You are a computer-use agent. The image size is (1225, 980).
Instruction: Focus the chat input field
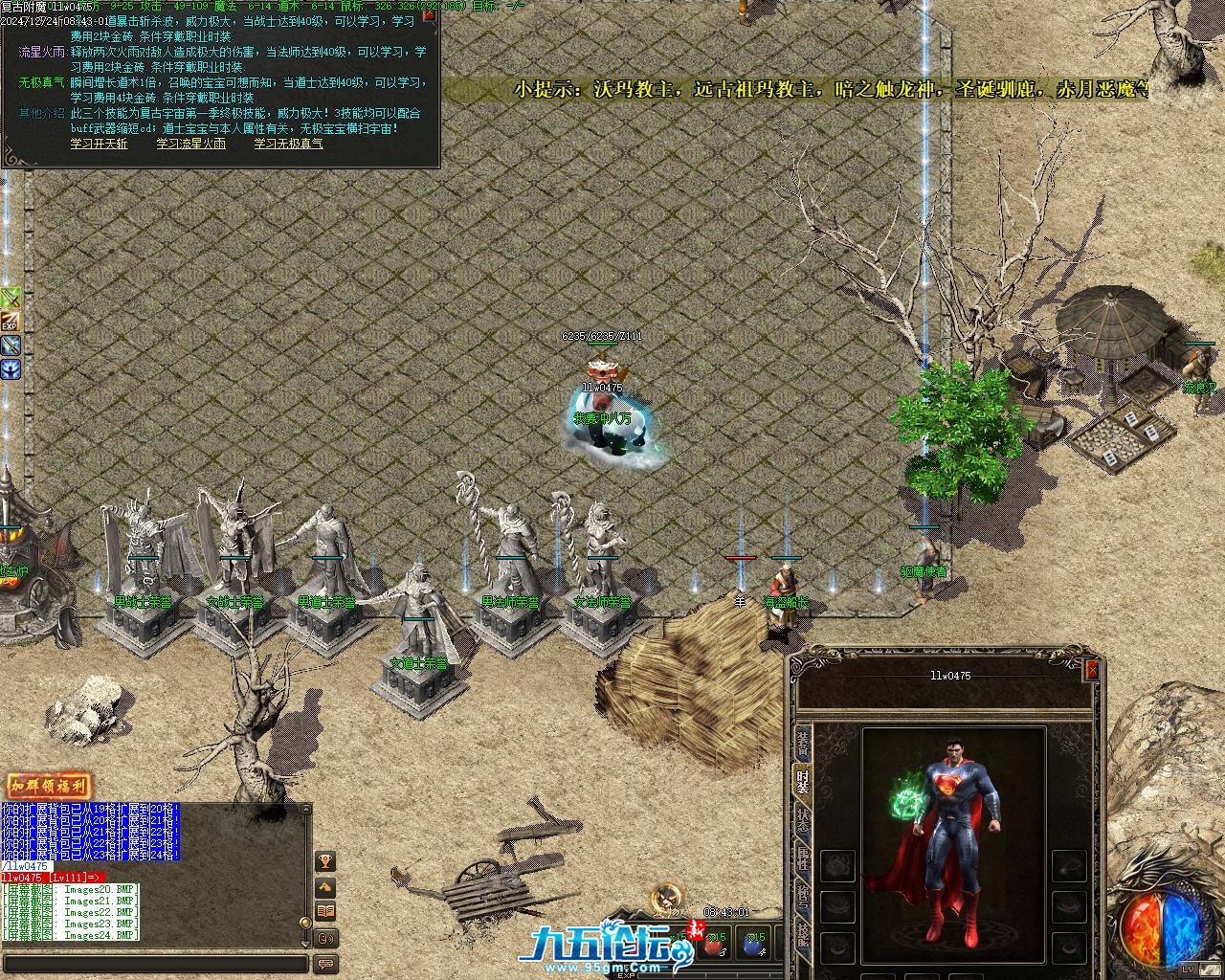(153, 964)
